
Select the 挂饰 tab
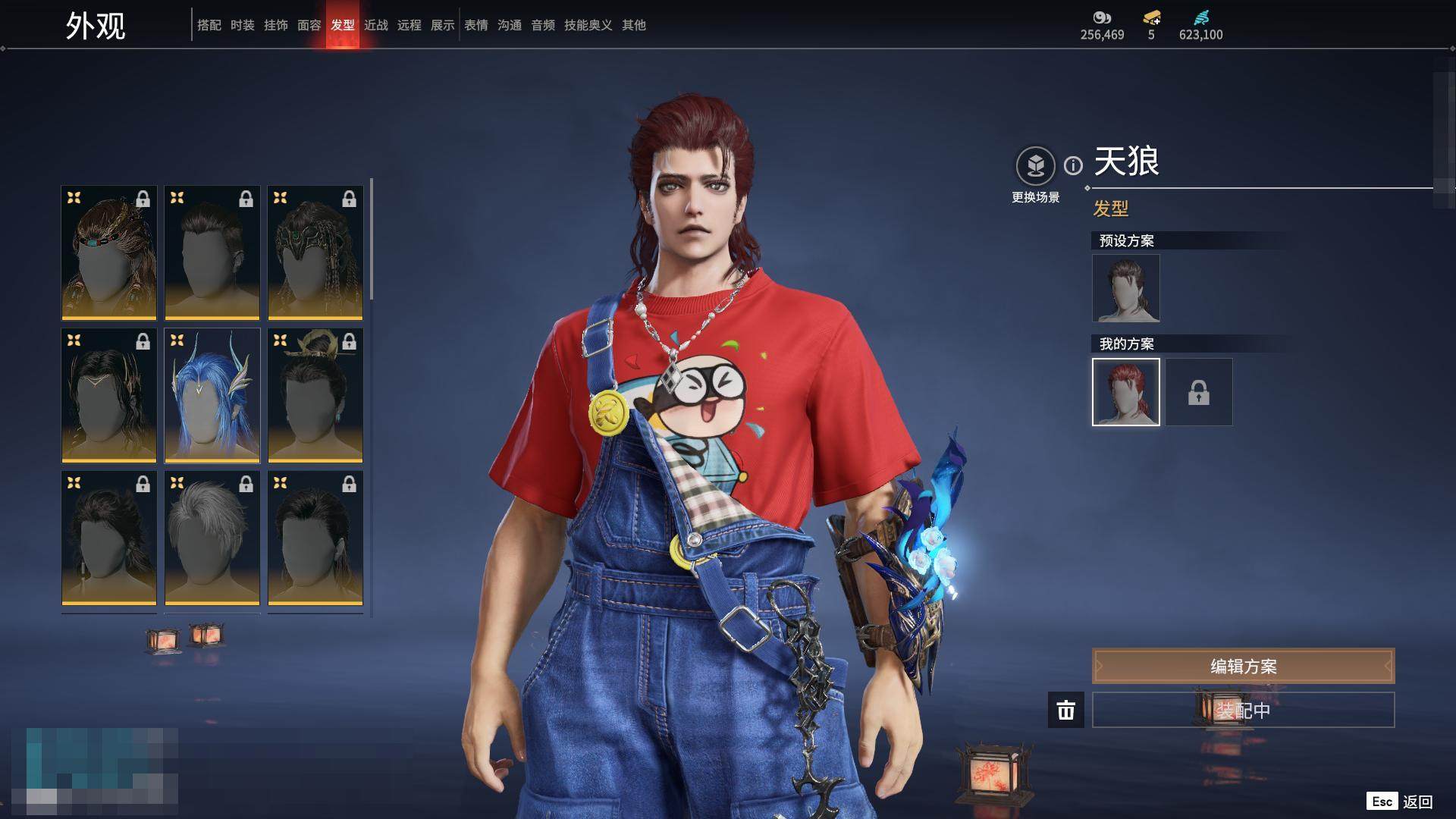click(275, 25)
